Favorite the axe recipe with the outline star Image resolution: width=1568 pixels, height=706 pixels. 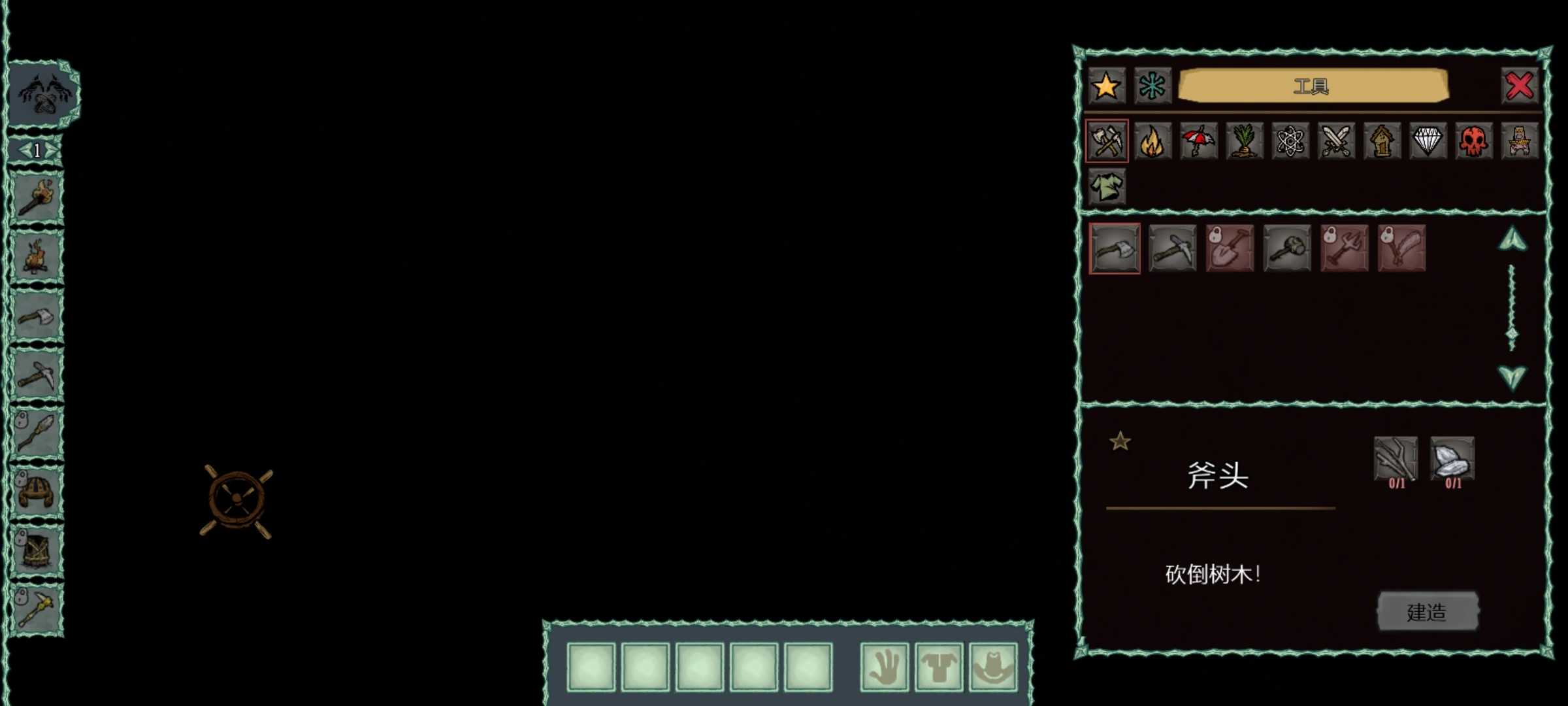coord(1120,441)
